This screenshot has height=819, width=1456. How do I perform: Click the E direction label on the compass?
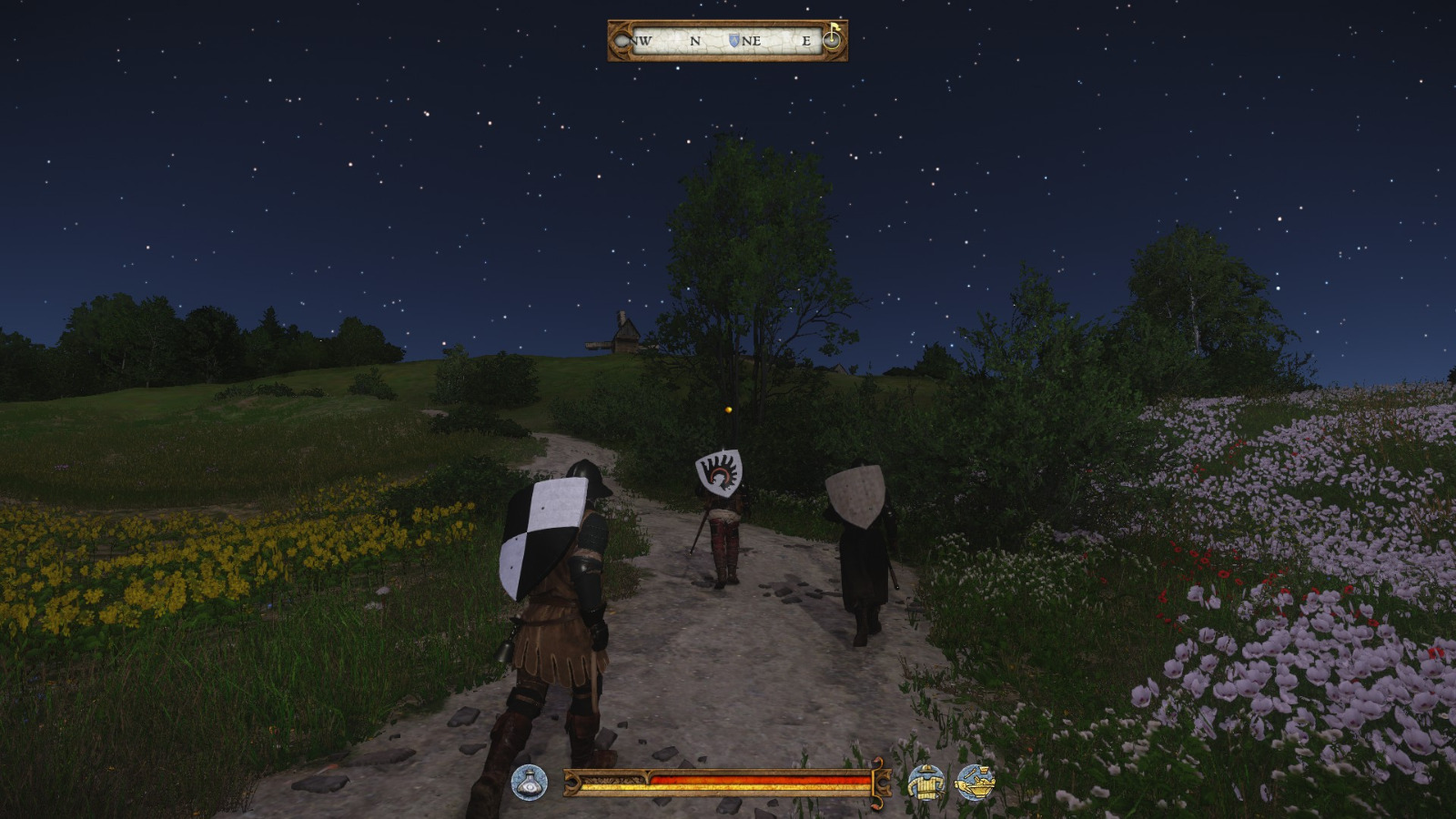tap(806, 40)
